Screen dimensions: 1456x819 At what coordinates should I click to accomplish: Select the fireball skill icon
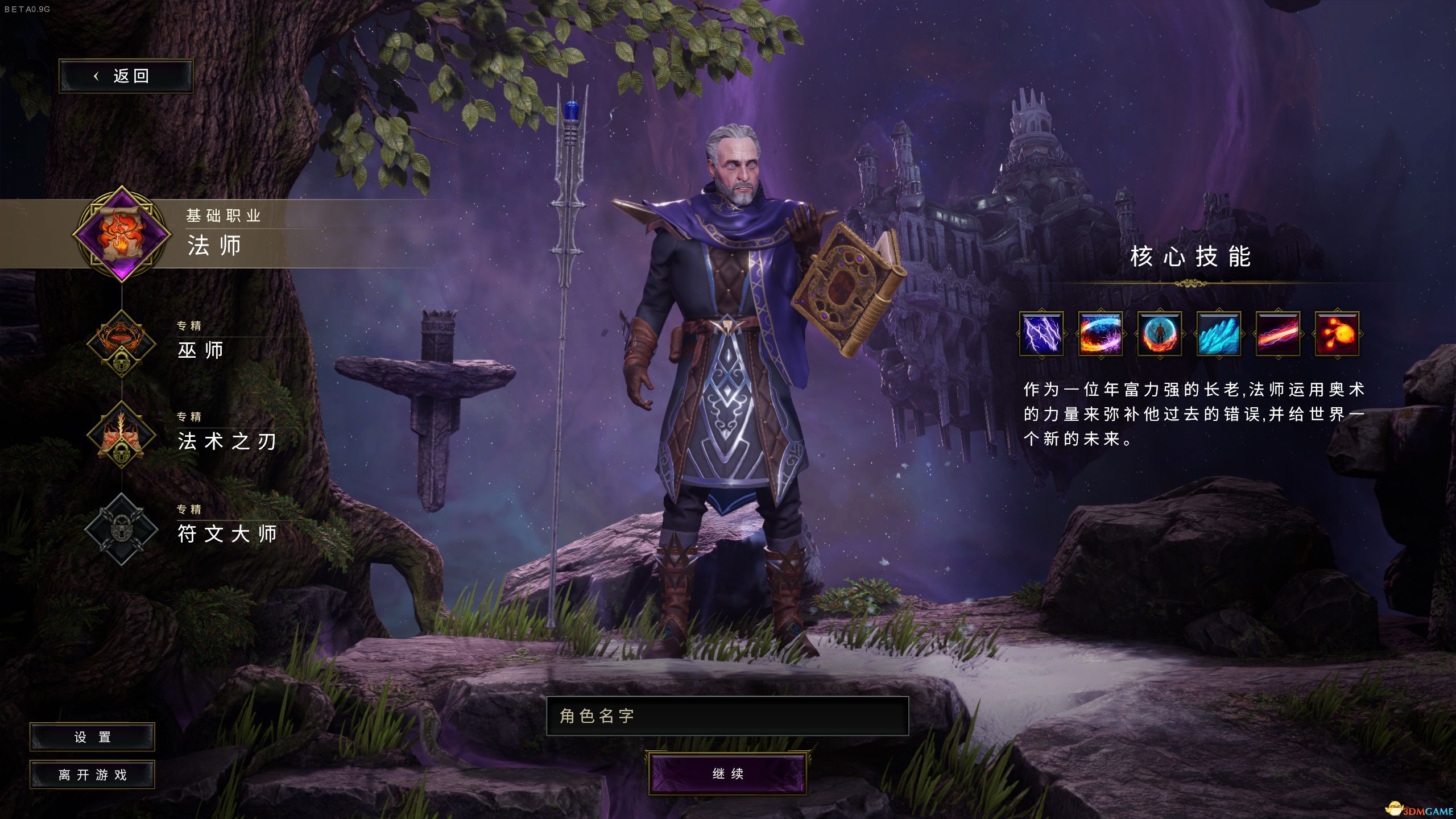(x=1337, y=334)
